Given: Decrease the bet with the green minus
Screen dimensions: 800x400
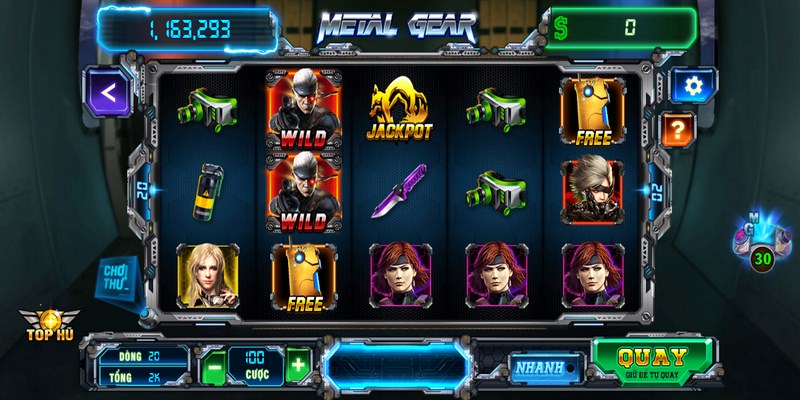Looking at the screenshot, I should [x=212, y=366].
